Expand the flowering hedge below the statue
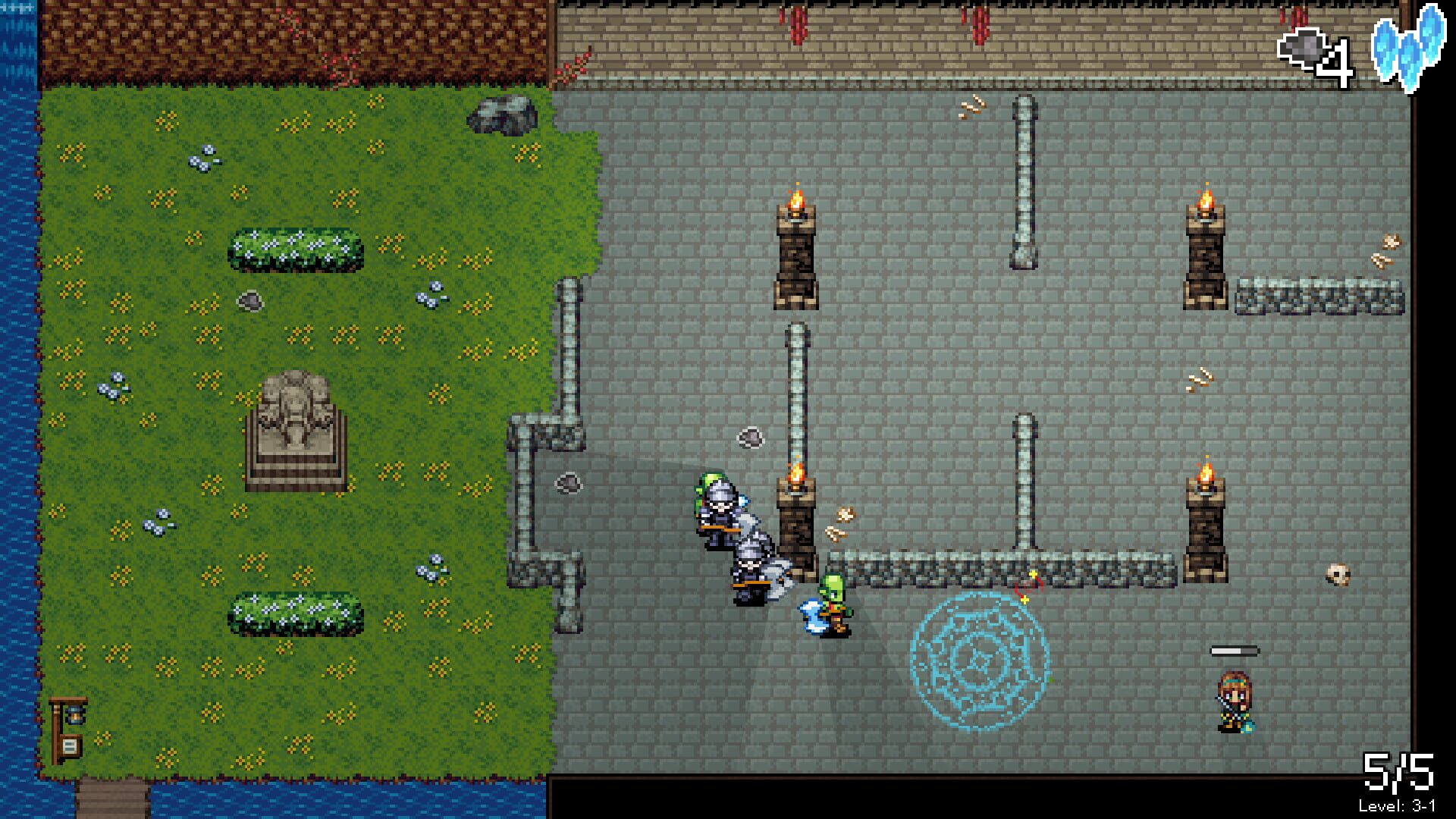The image size is (1456, 819). 296,614
